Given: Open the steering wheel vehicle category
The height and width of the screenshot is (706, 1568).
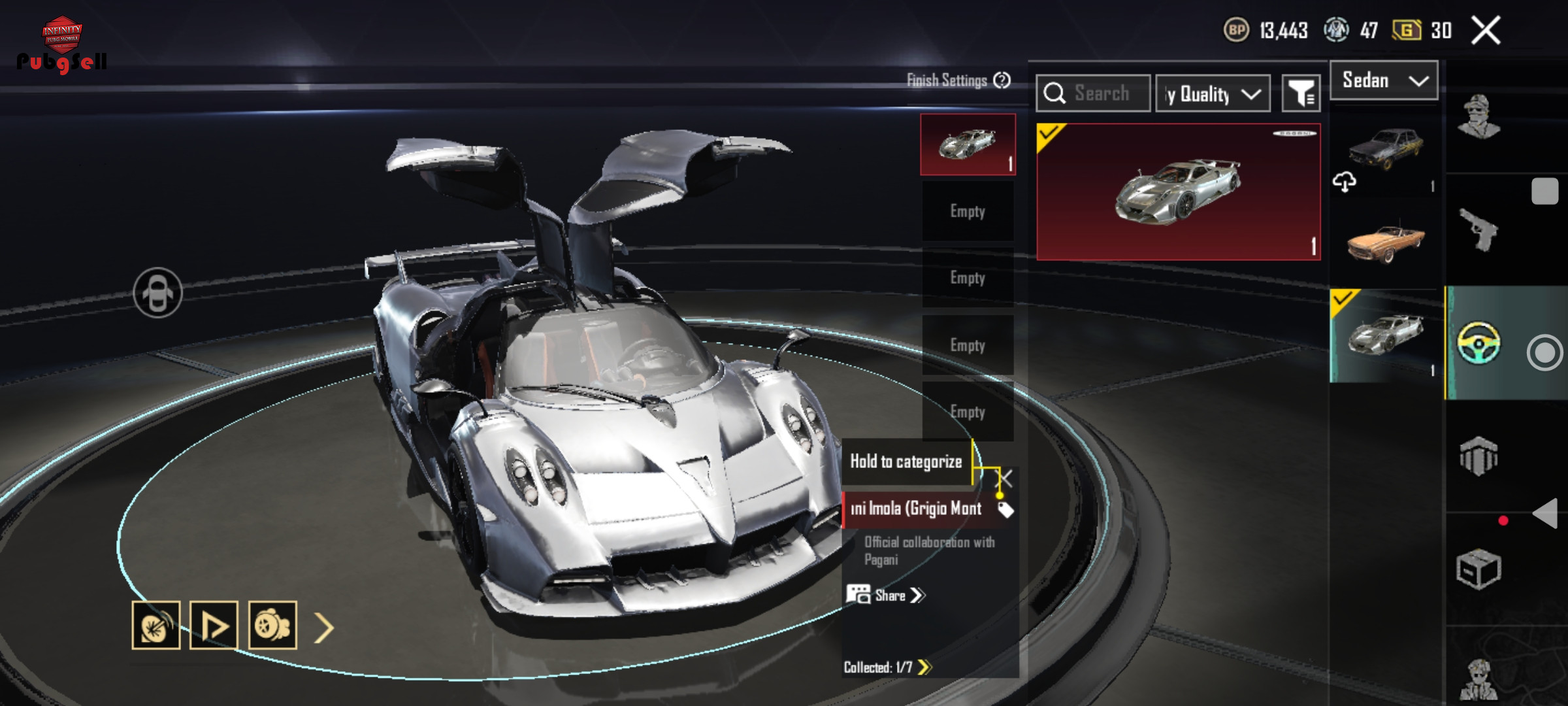Looking at the screenshot, I should (1478, 343).
